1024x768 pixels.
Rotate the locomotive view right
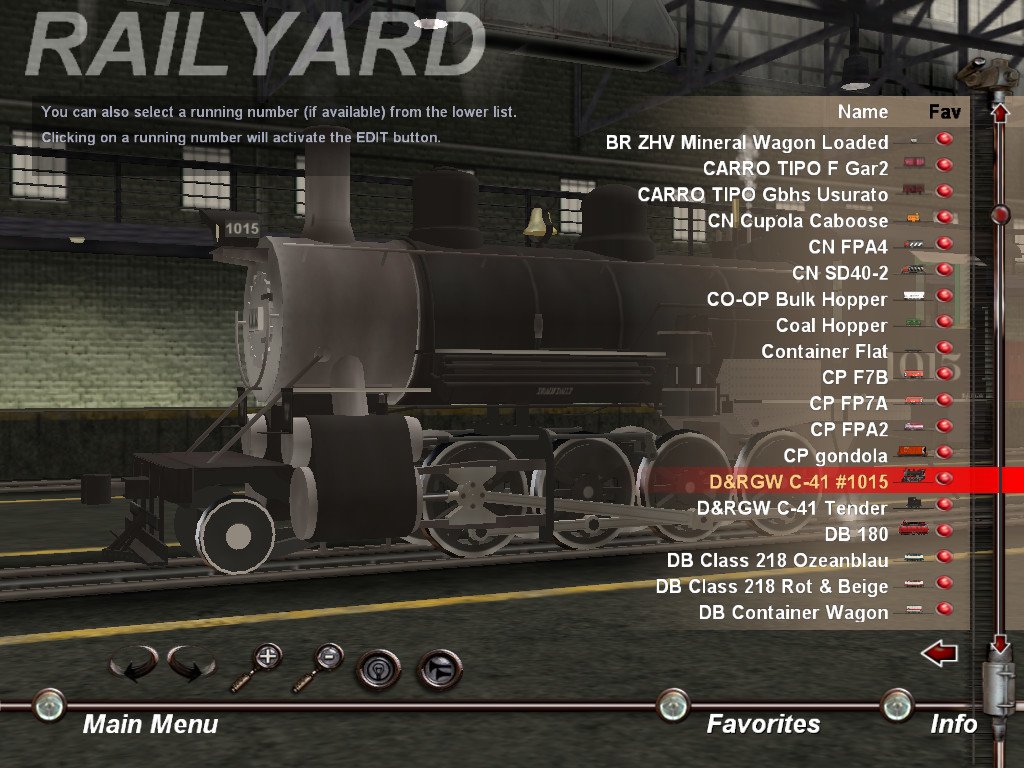tap(191, 664)
